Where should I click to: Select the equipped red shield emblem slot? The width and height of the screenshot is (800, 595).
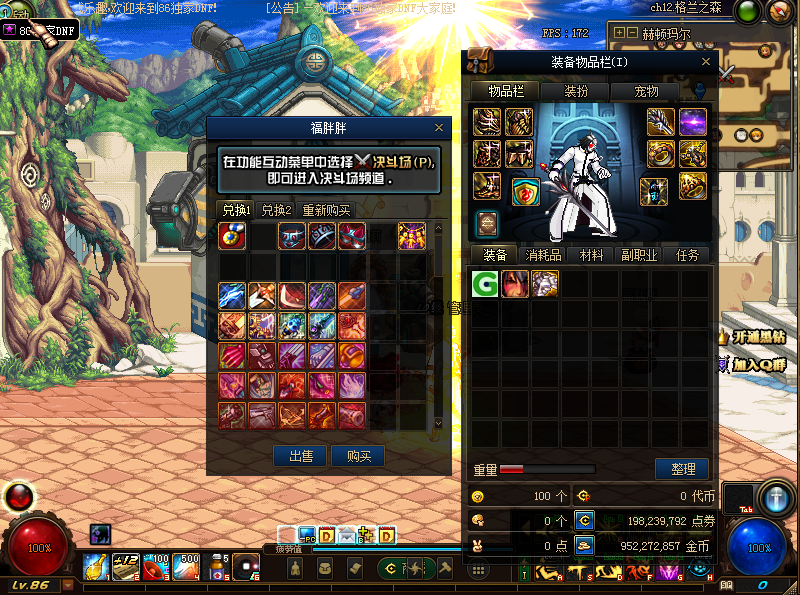coord(526,192)
